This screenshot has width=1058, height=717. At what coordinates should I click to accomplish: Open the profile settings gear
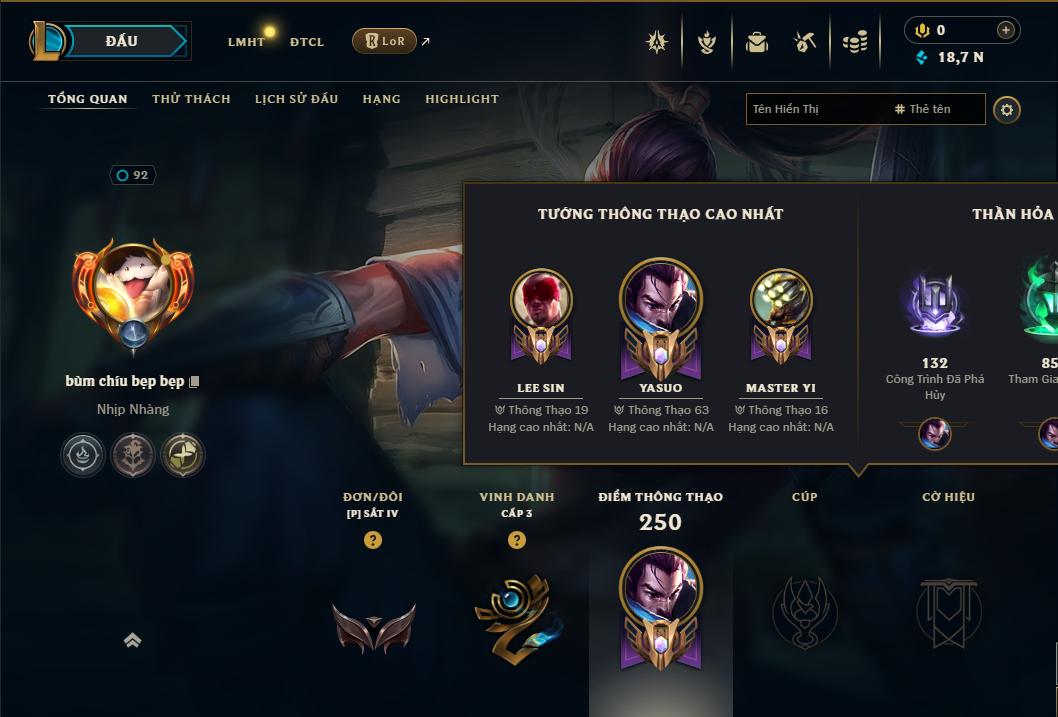coord(1007,109)
